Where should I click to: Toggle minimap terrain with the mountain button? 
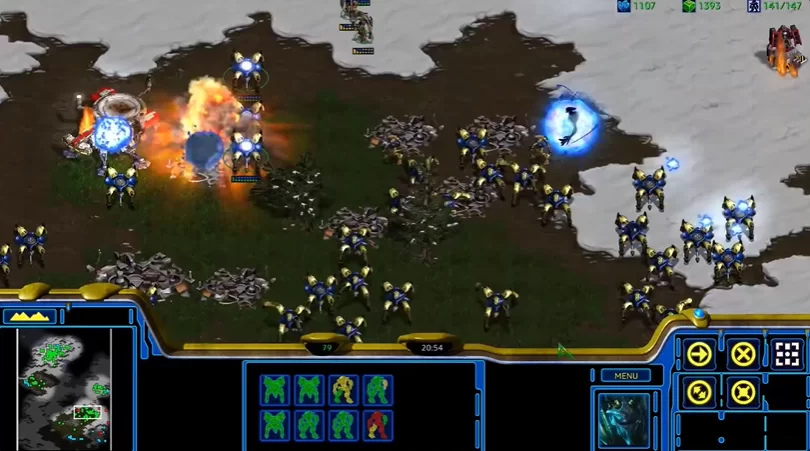click(x=30, y=316)
